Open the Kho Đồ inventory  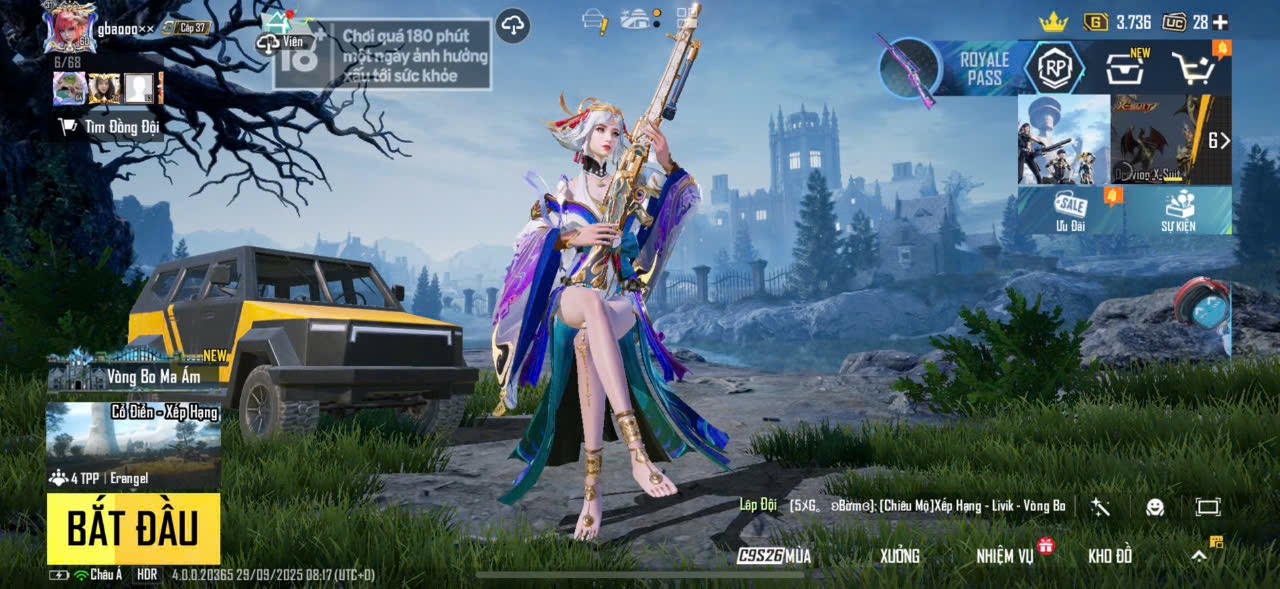[1110, 556]
